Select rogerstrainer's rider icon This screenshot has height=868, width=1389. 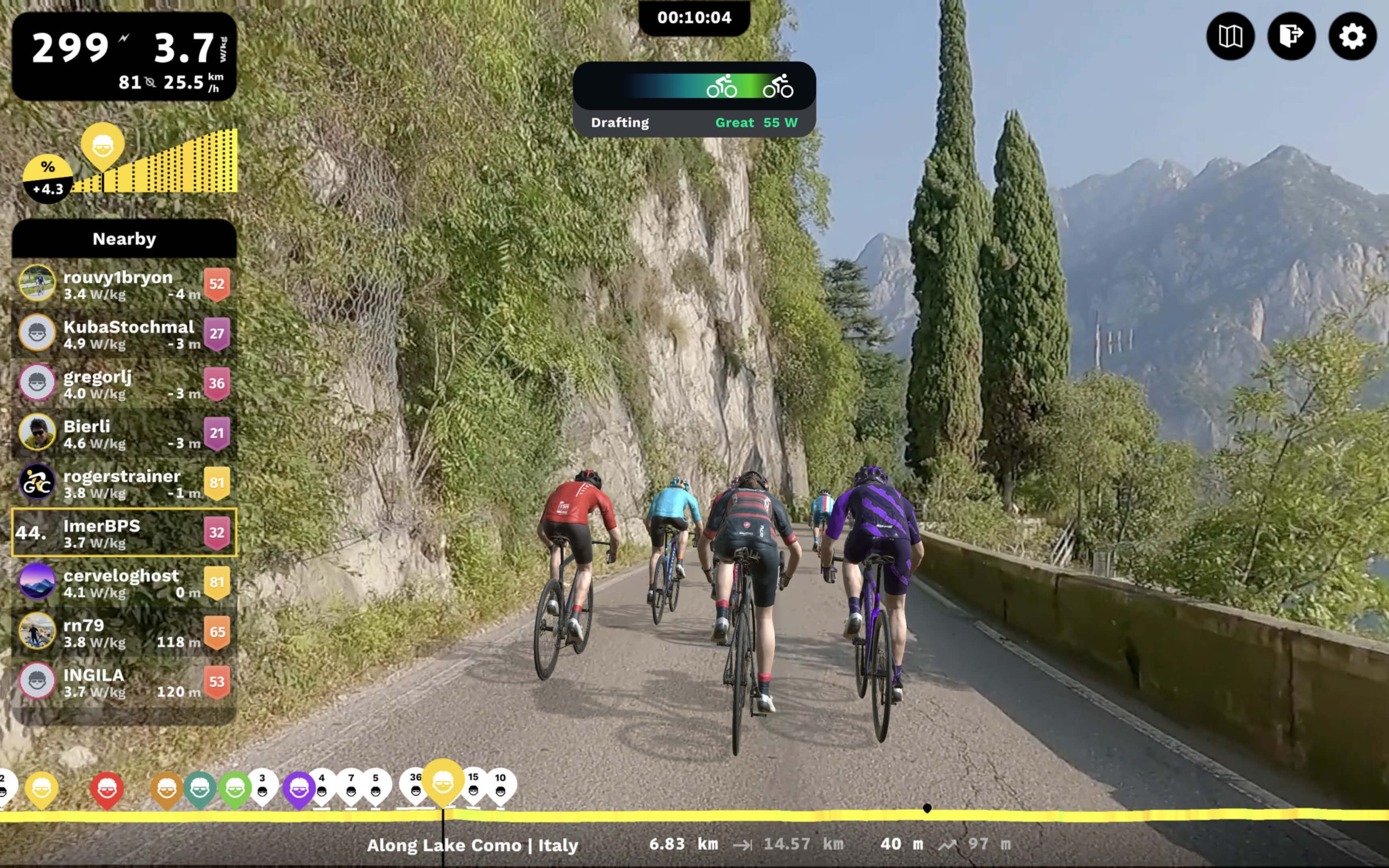point(36,483)
